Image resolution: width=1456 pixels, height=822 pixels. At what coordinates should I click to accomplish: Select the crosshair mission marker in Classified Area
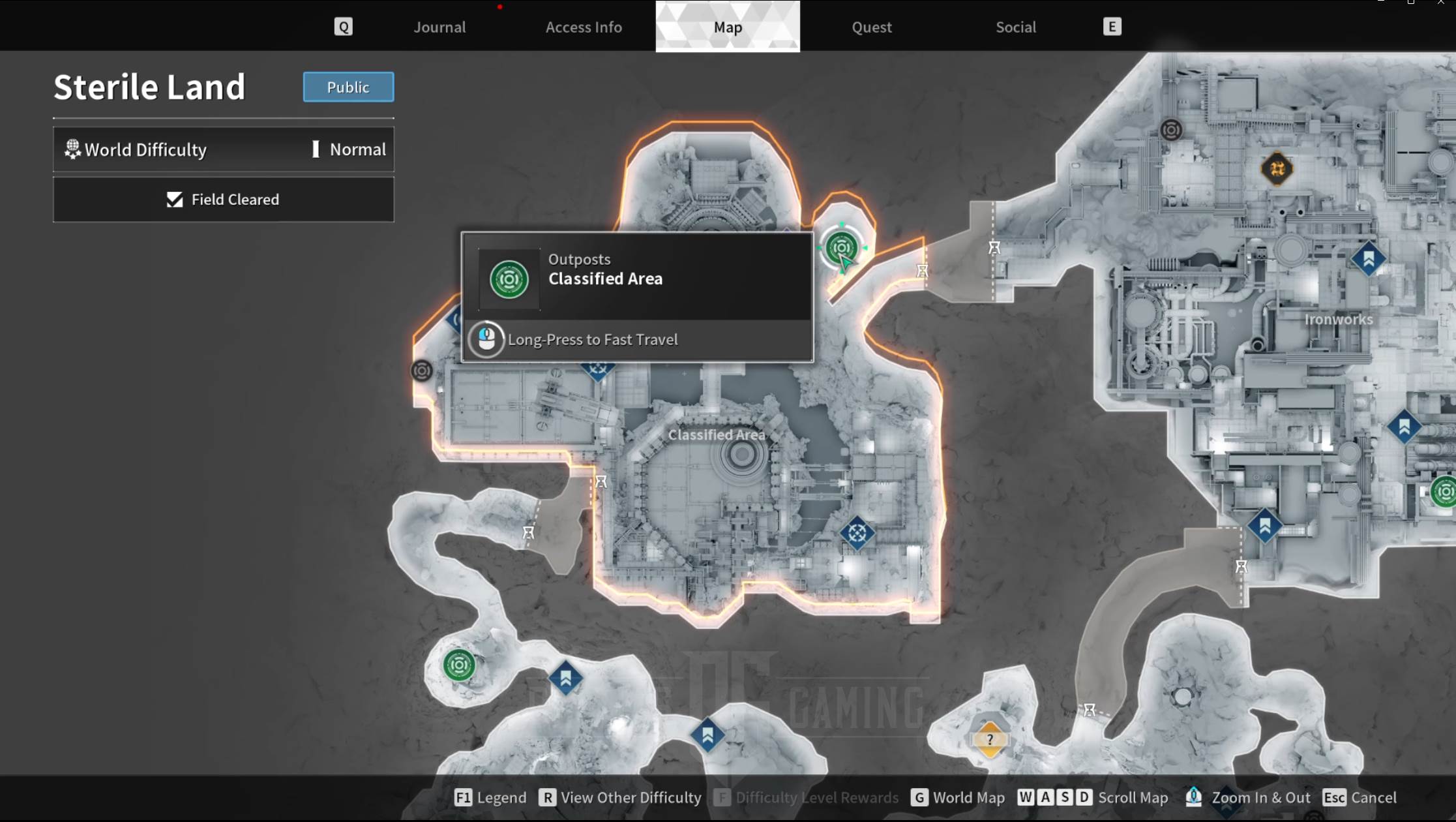[x=857, y=533]
